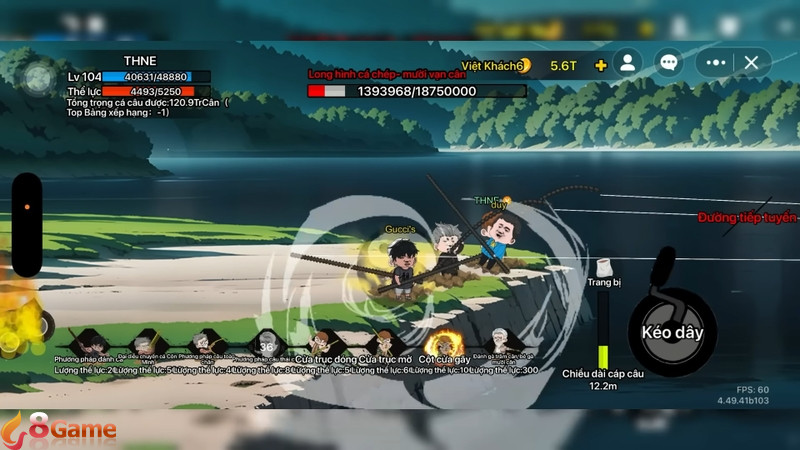
Task: Select the skill showing cooldown 36
Action: (266, 341)
